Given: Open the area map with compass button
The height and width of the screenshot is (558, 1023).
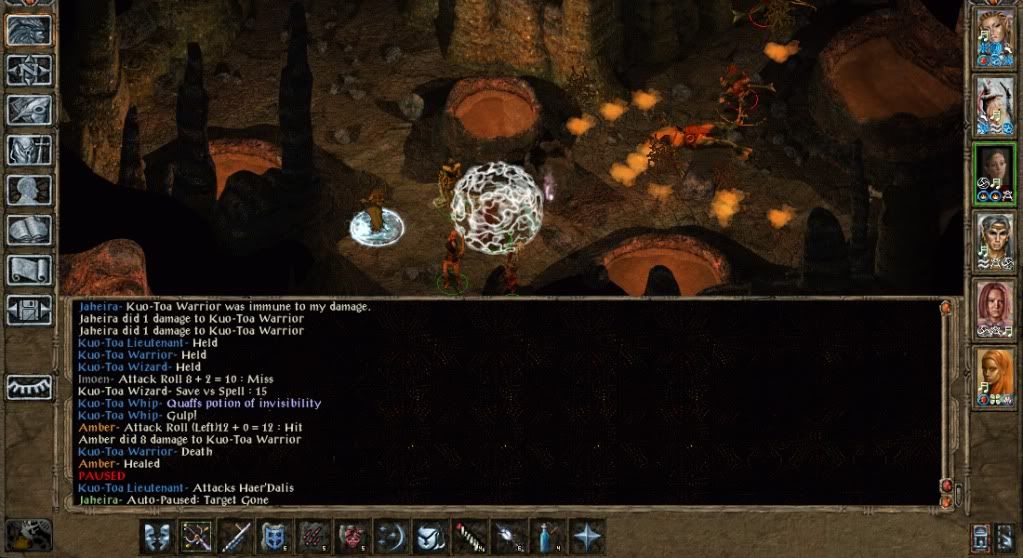Looking at the screenshot, I should tap(29, 70).
